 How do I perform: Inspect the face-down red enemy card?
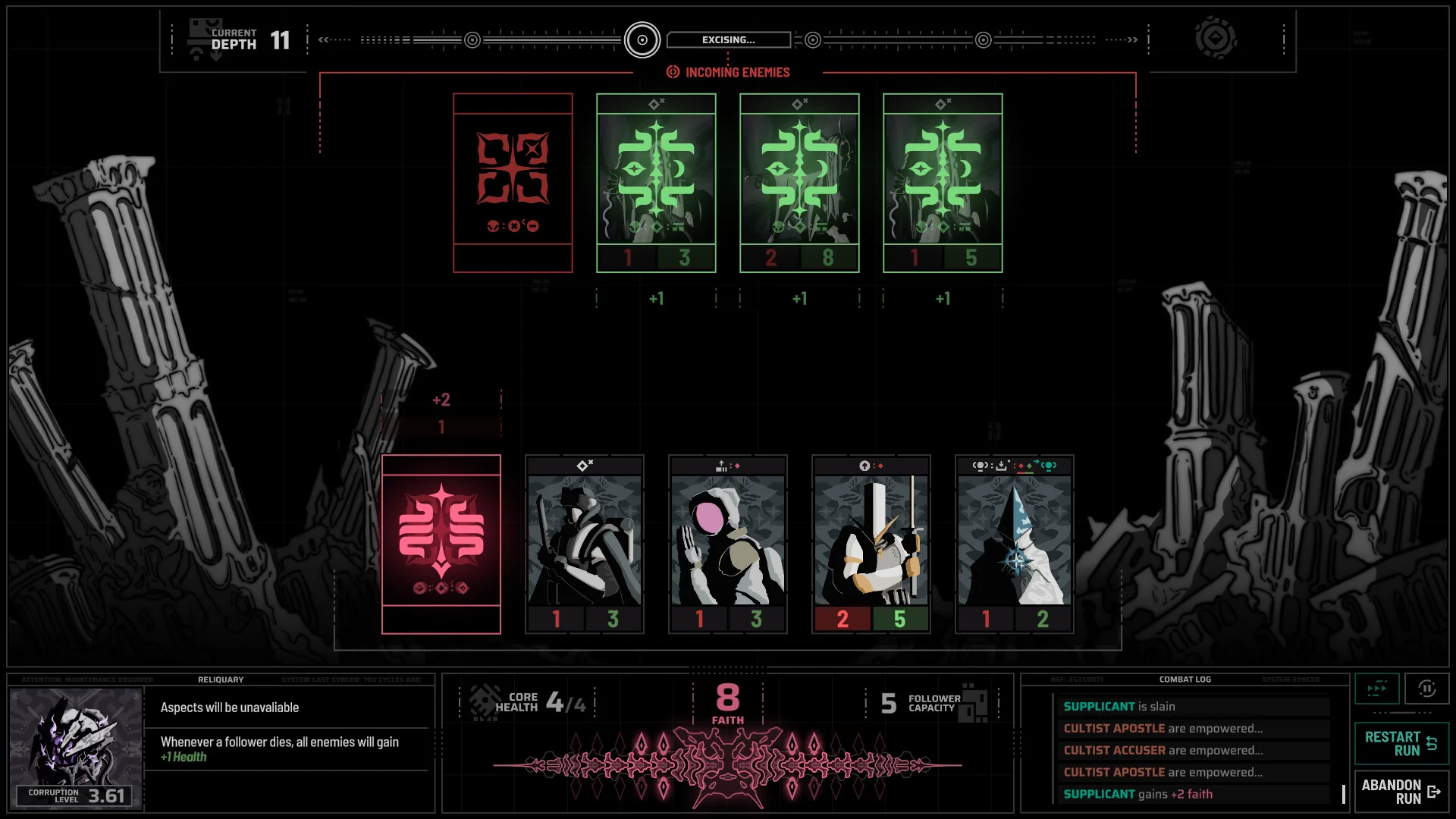(x=513, y=183)
